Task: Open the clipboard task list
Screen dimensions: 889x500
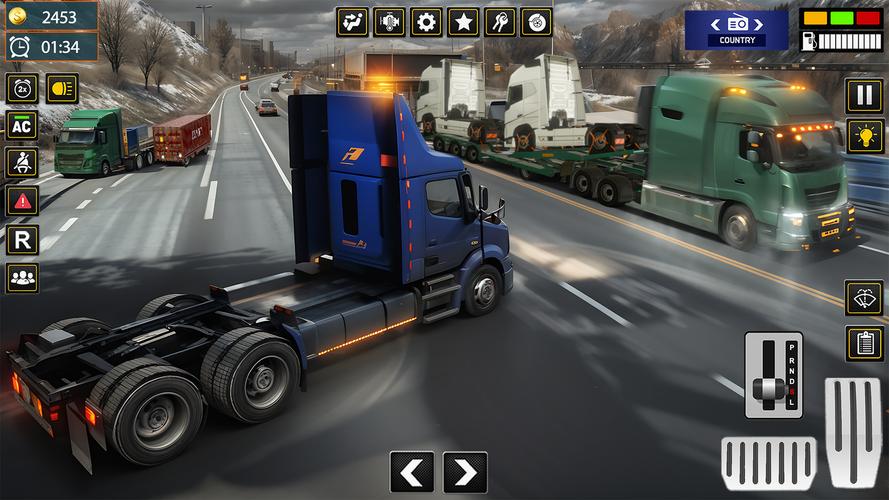Action: [864, 343]
